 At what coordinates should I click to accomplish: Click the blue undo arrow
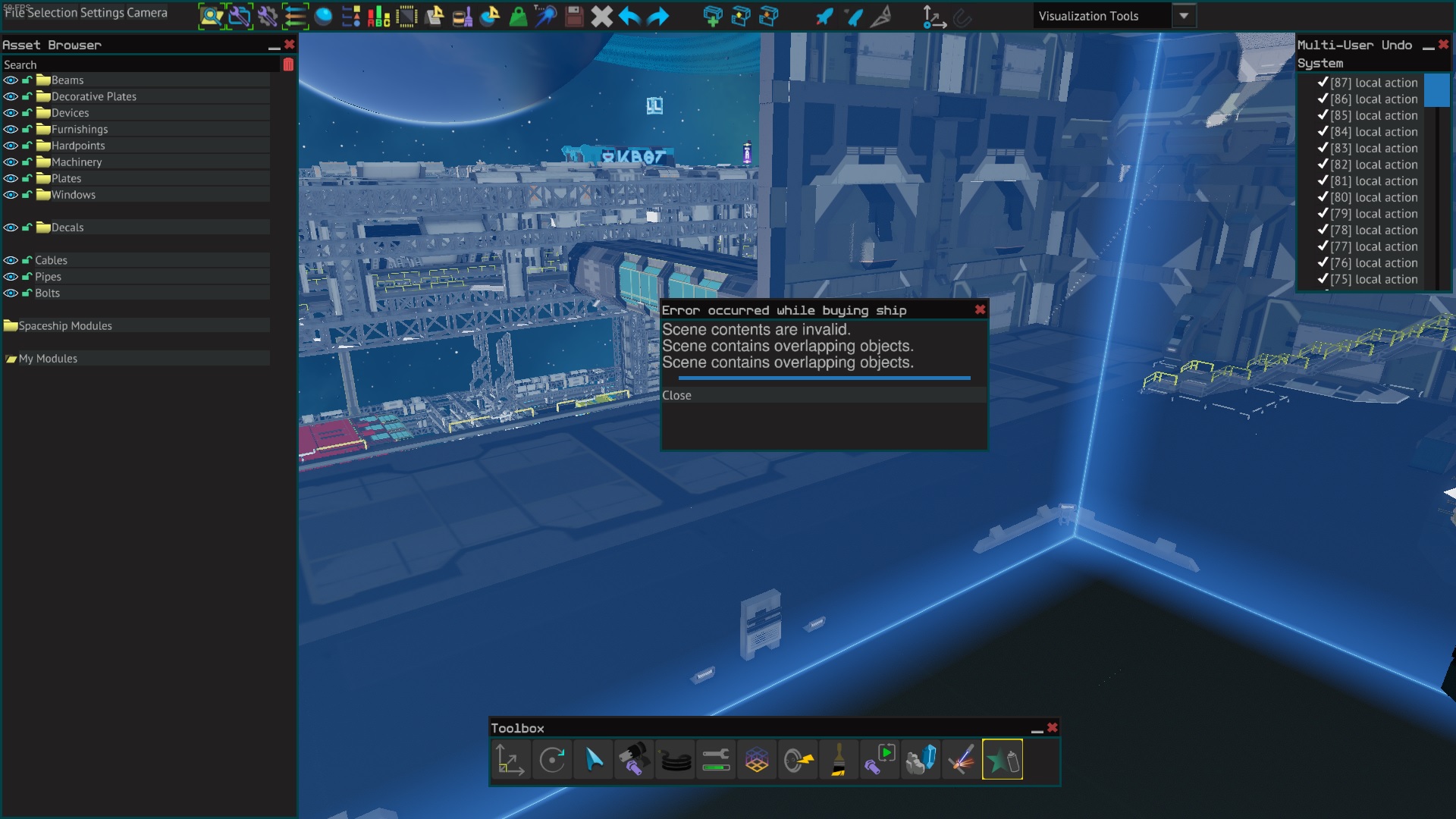629,16
